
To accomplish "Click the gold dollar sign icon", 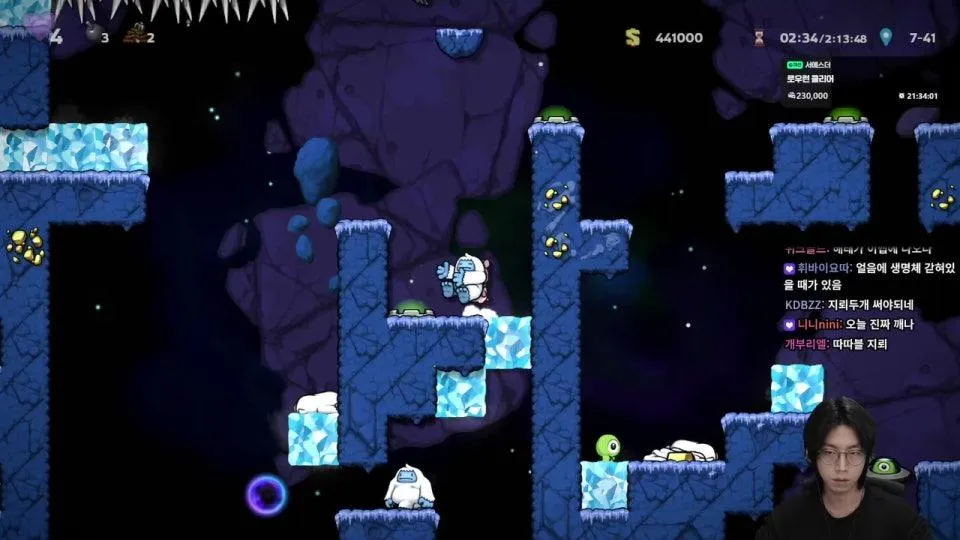I will [x=632, y=37].
